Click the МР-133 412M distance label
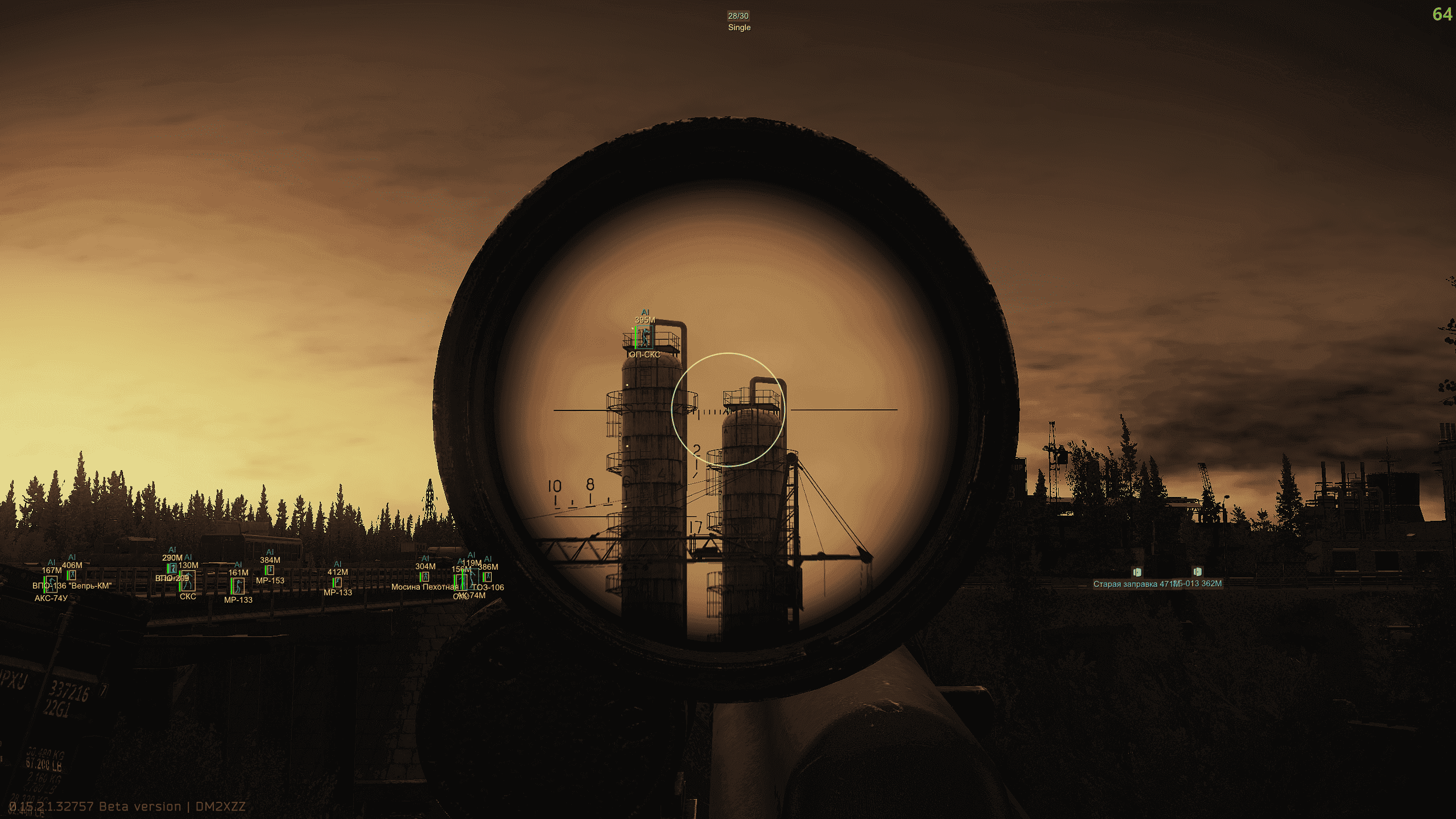 [337, 572]
